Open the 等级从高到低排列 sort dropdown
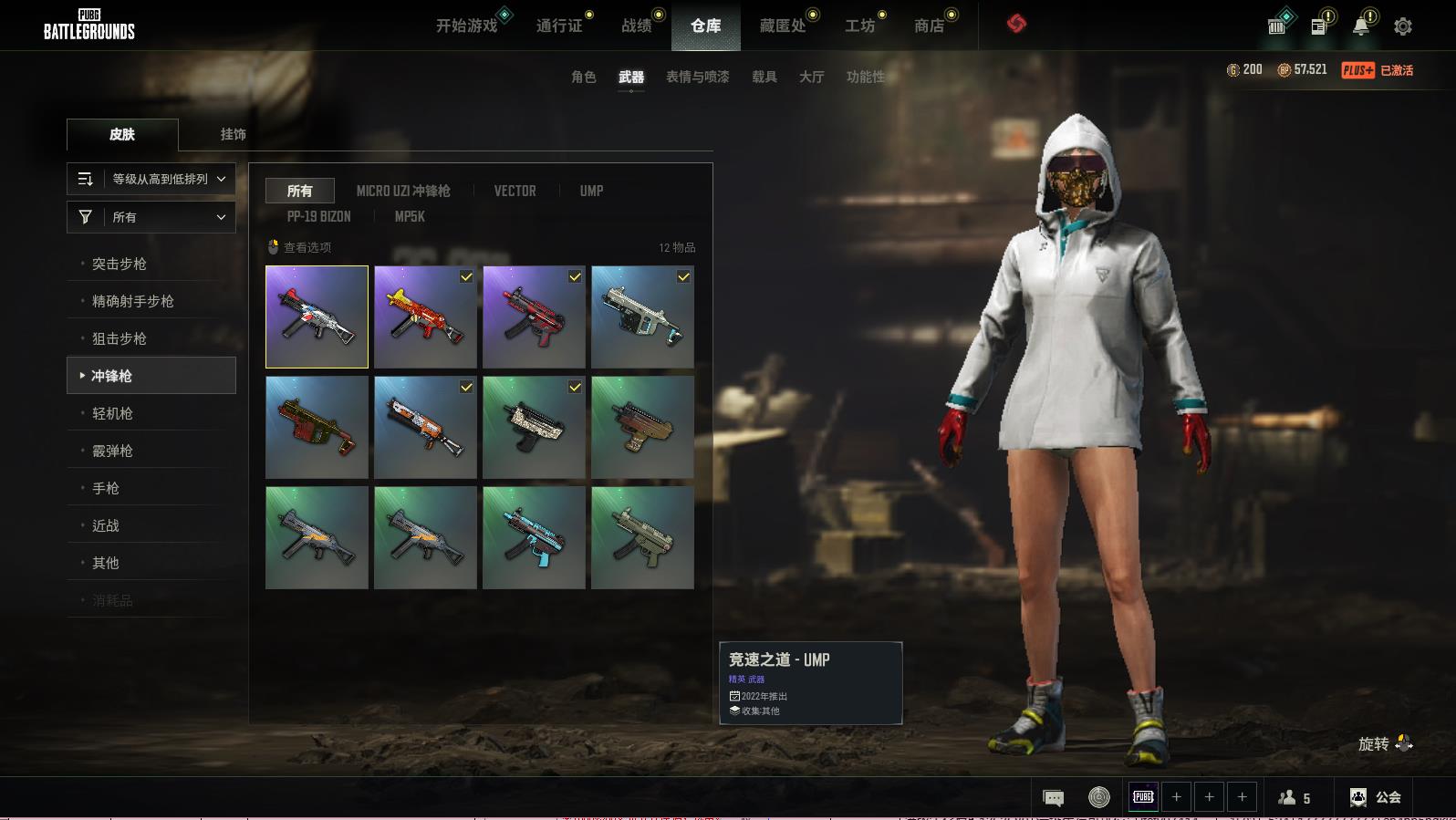The height and width of the screenshot is (820, 1456). [151, 179]
